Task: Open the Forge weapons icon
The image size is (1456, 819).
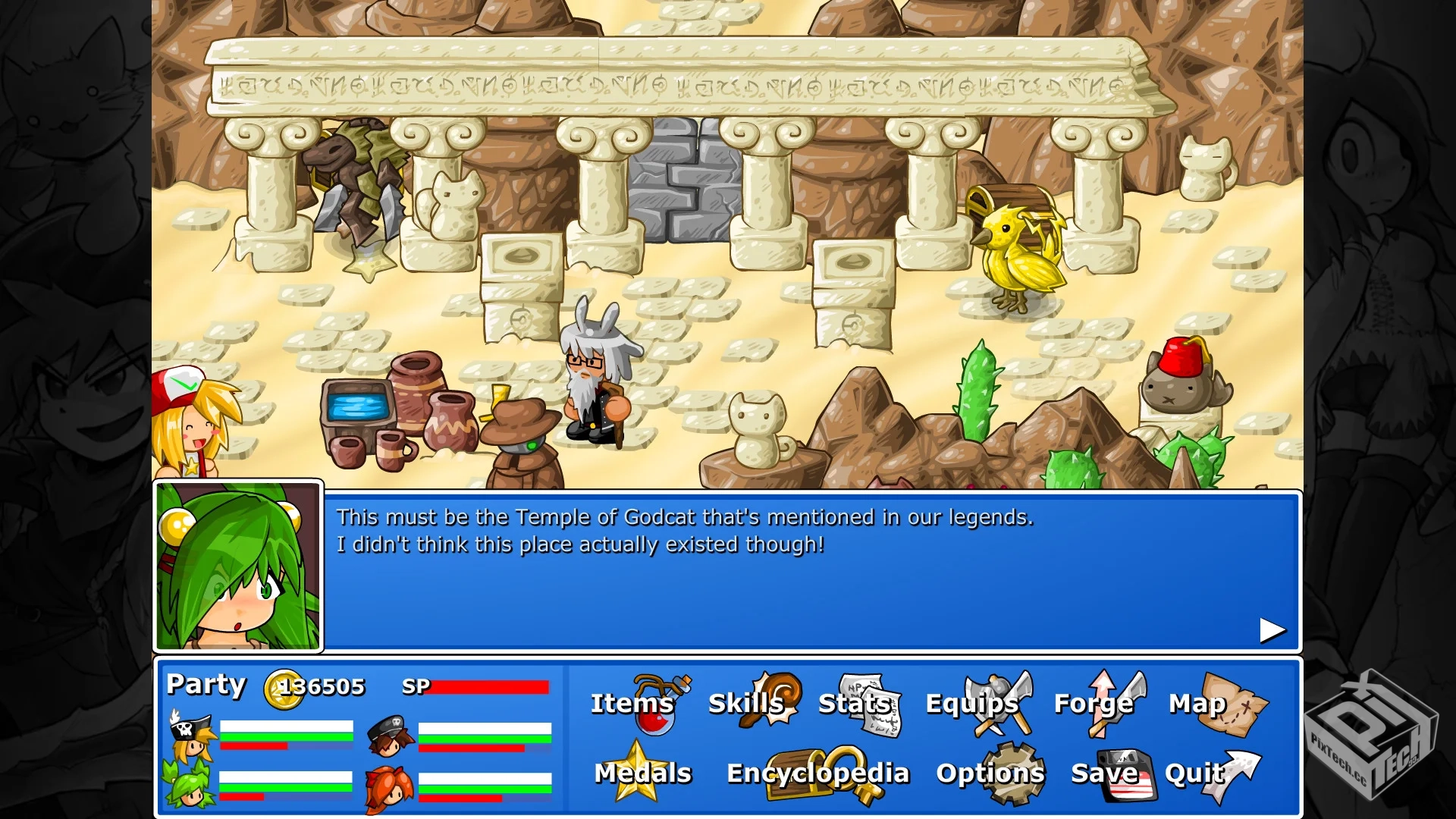Action: (1115, 705)
